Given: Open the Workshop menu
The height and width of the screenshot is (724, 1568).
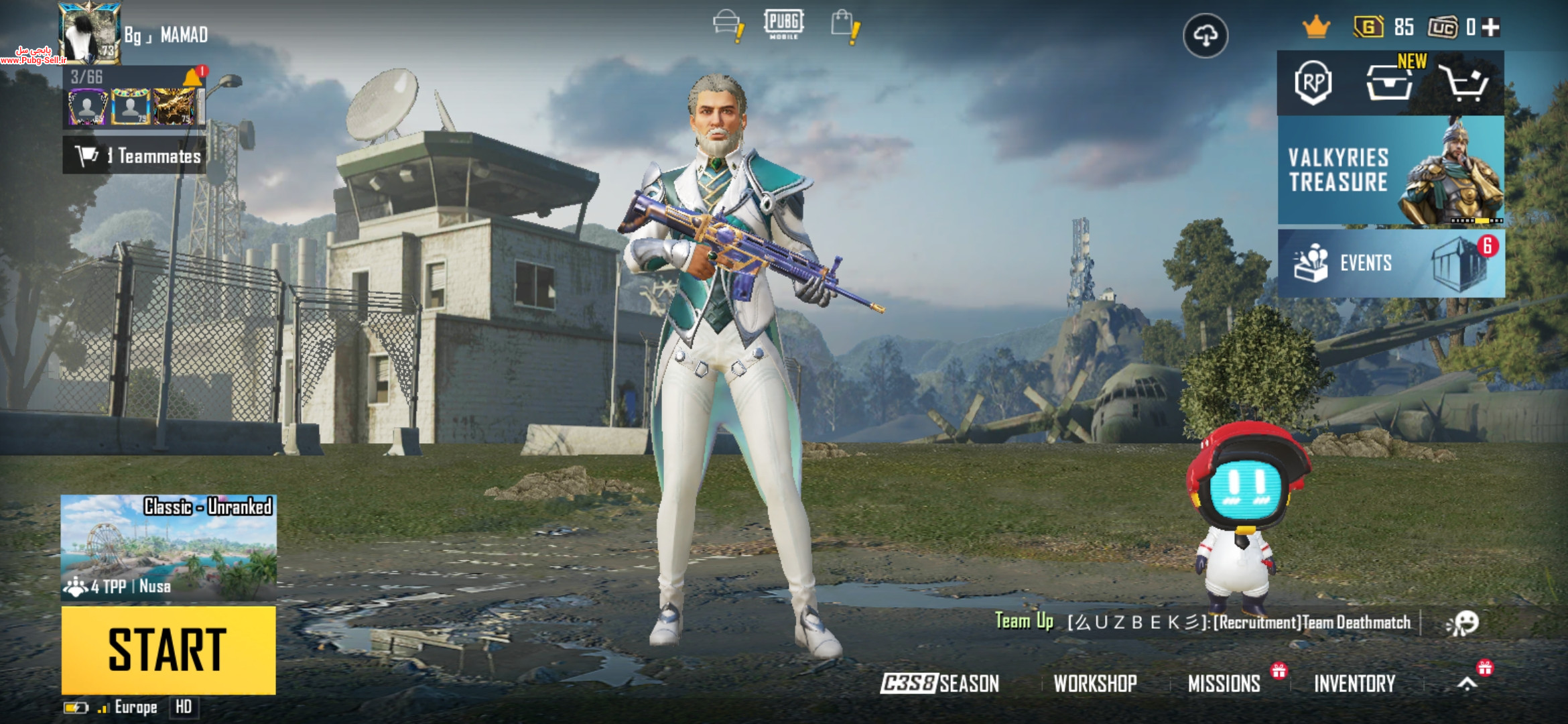Looking at the screenshot, I should tap(1095, 684).
